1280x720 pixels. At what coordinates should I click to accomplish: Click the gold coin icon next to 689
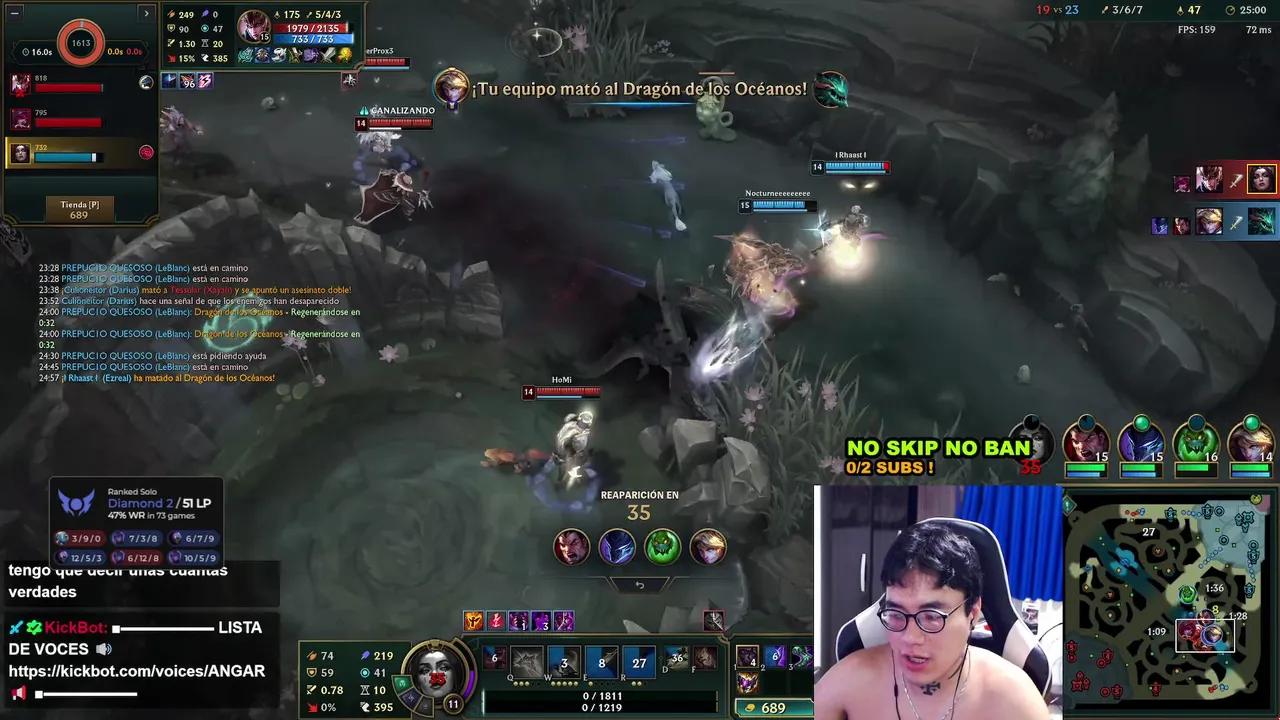click(x=751, y=706)
